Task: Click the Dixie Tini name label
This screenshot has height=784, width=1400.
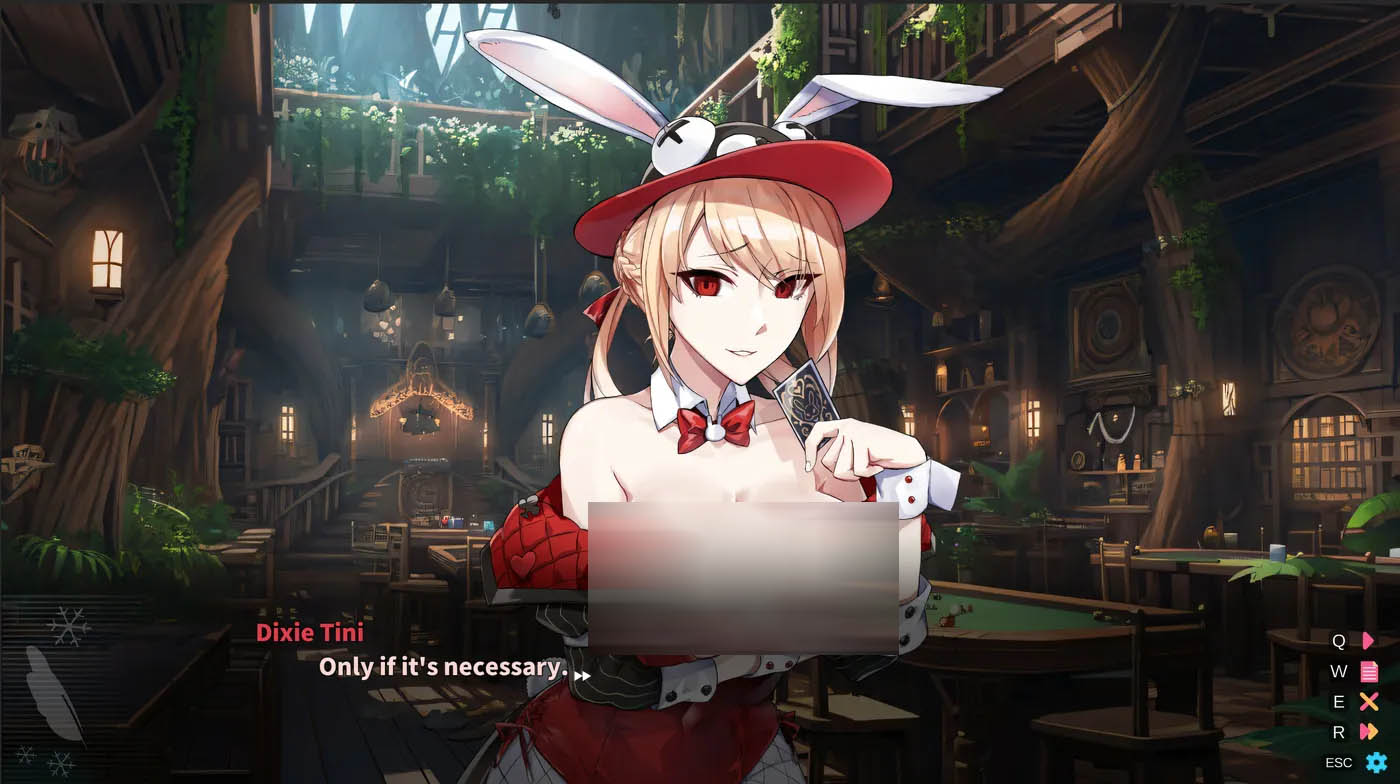Action: click(x=312, y=631)
